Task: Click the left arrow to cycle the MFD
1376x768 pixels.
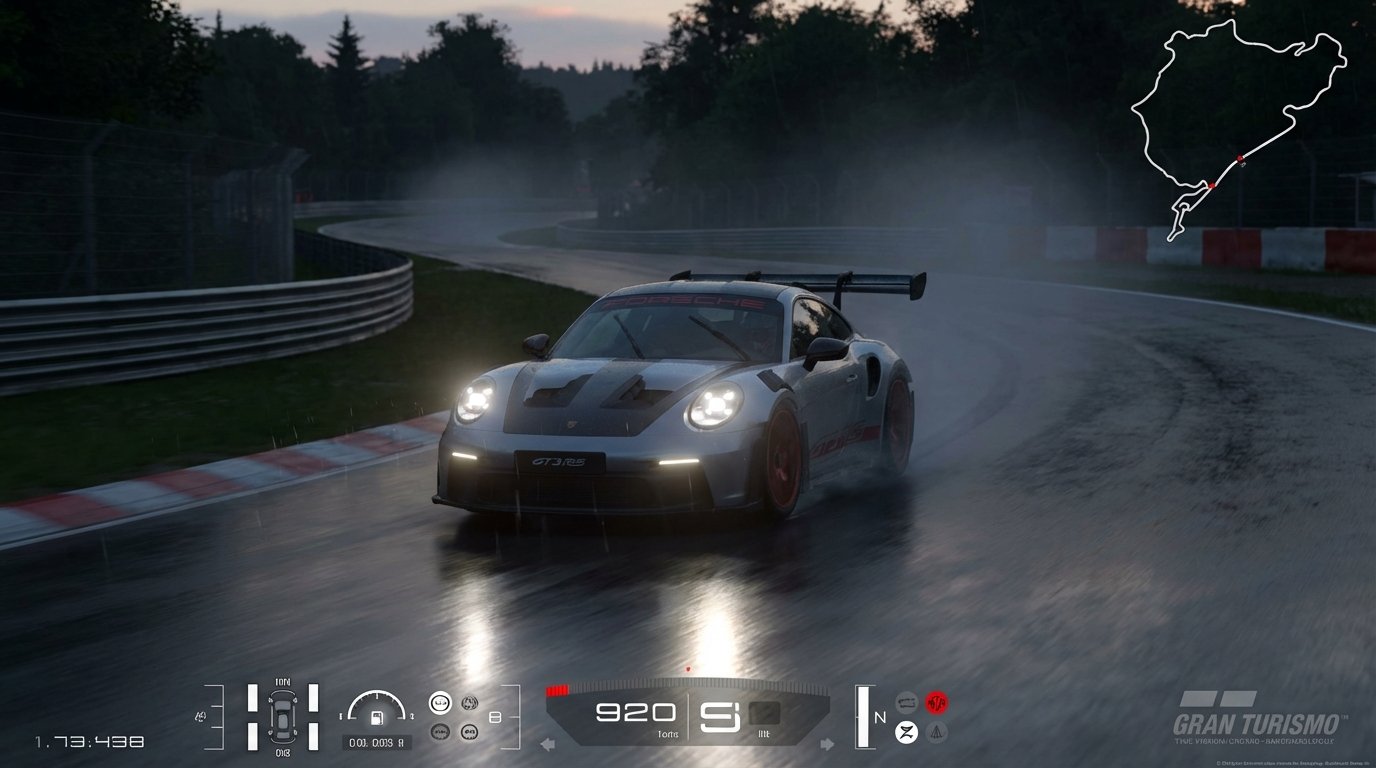Action: (546, 742)
